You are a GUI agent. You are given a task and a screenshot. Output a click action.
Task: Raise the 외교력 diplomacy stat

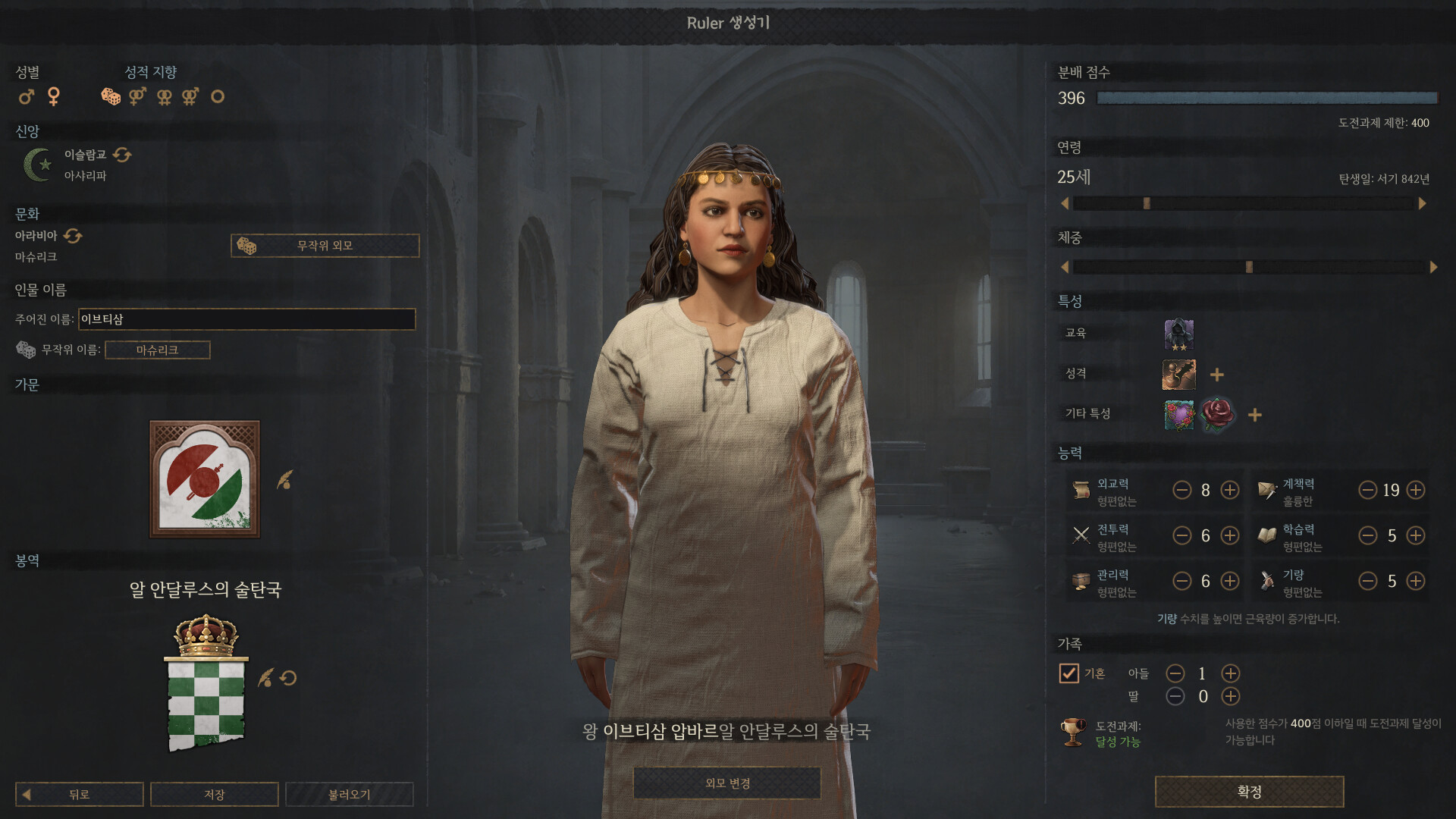click(1229, 491)
